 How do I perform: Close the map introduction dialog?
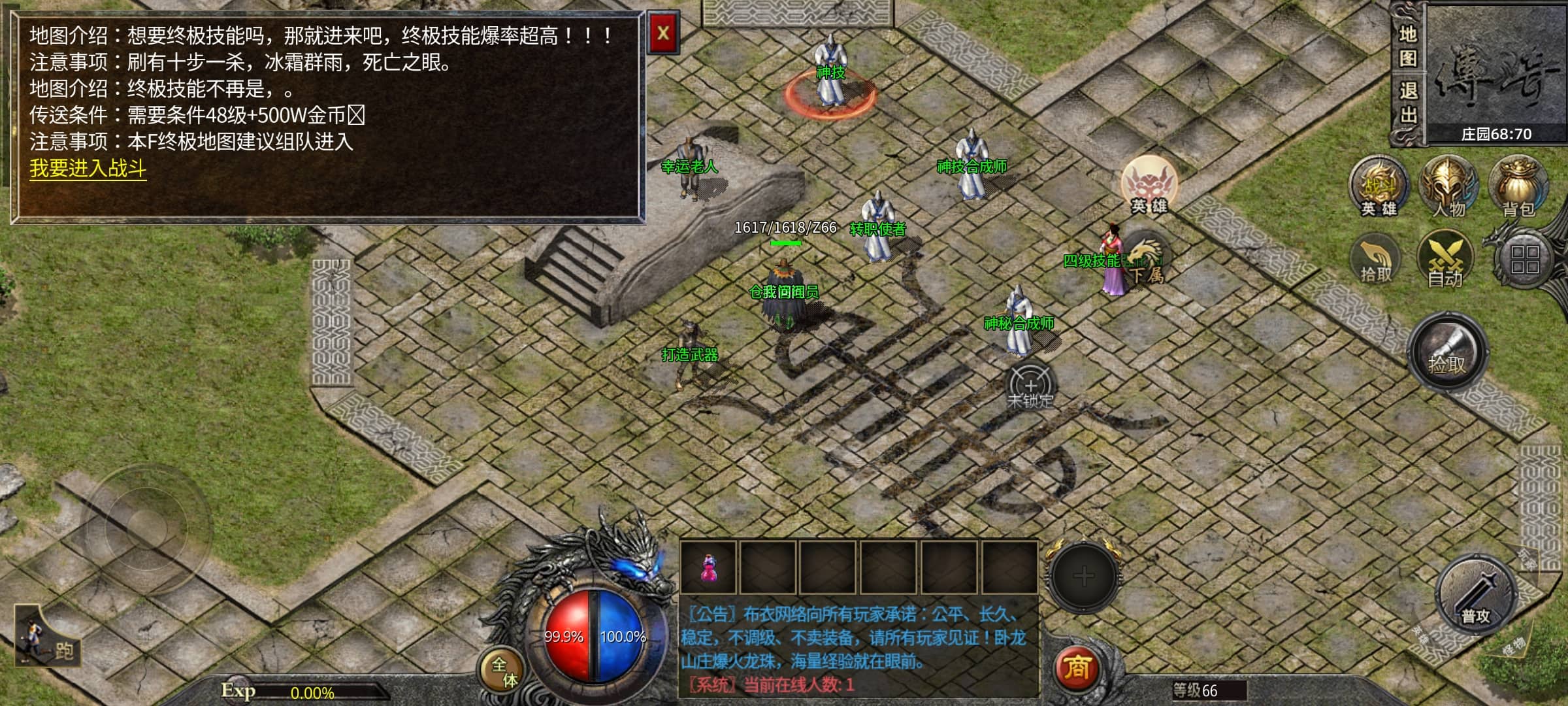(x=662, y=33)
